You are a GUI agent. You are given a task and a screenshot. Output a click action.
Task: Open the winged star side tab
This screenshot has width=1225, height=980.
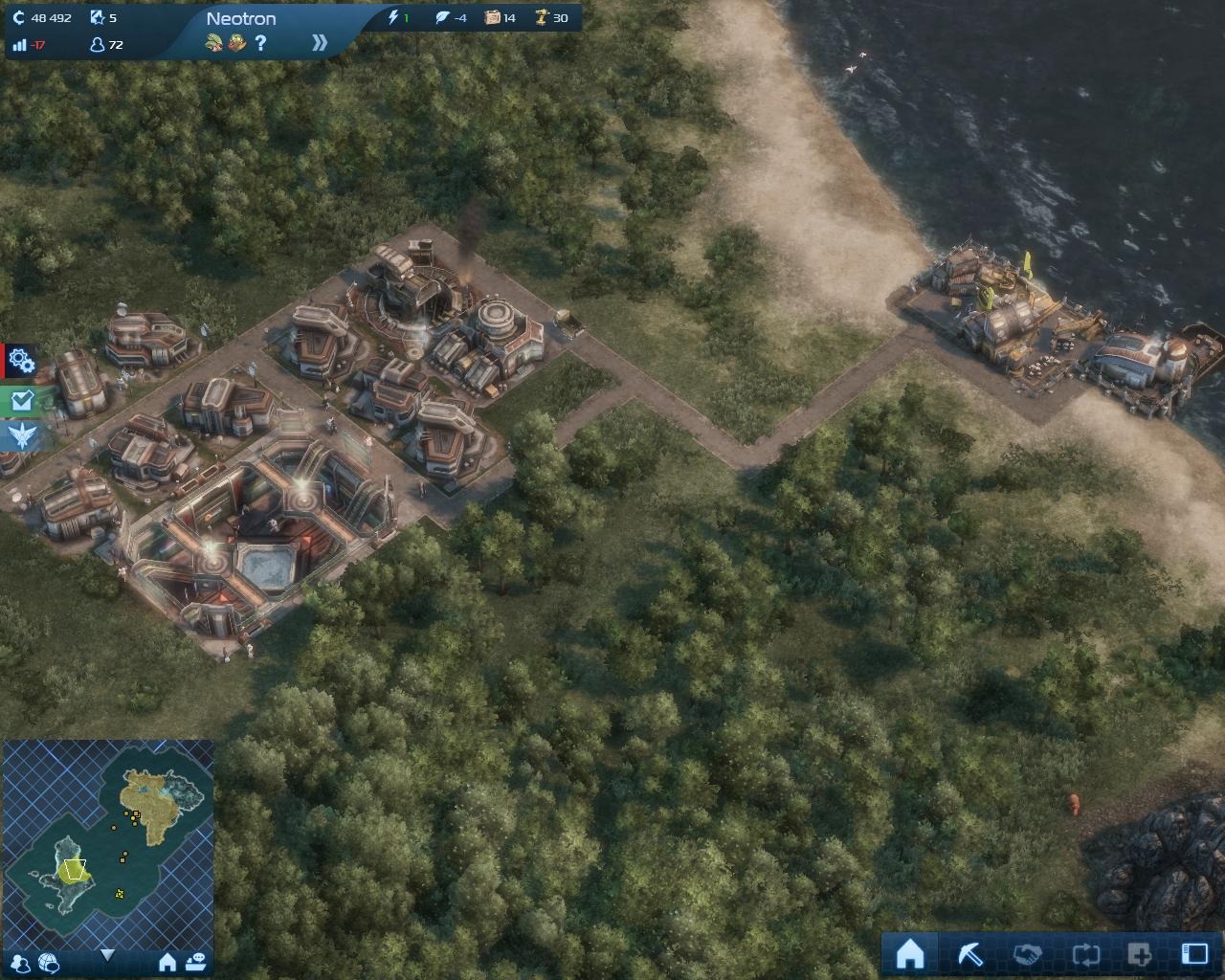pyautogui.click(x=20, y=436)
